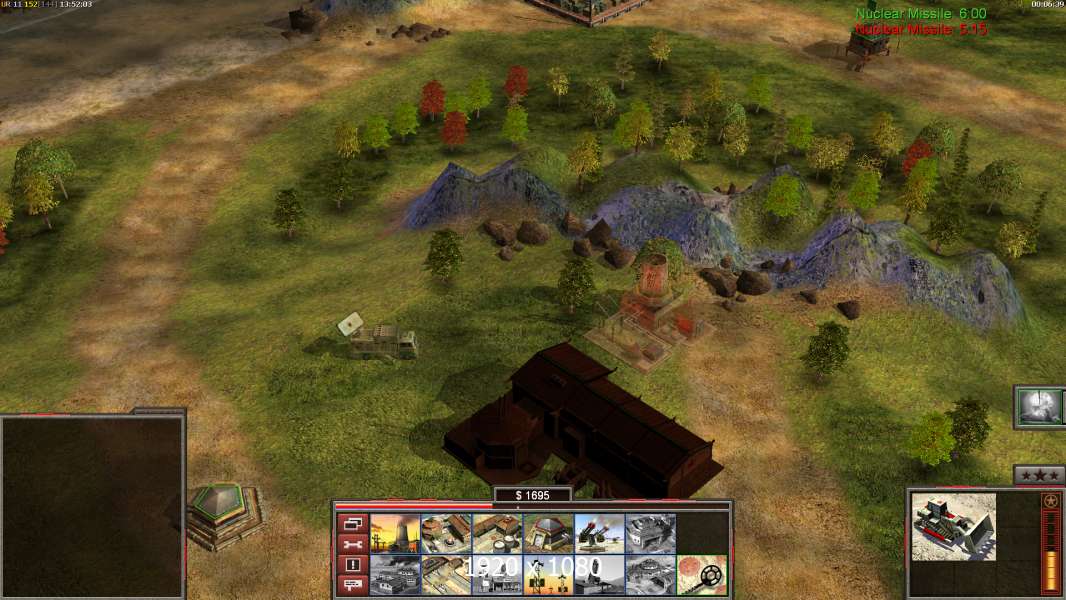
Task: Build the Nuclear Reactor with cooling tower
Action: click(x=395, y=533)
